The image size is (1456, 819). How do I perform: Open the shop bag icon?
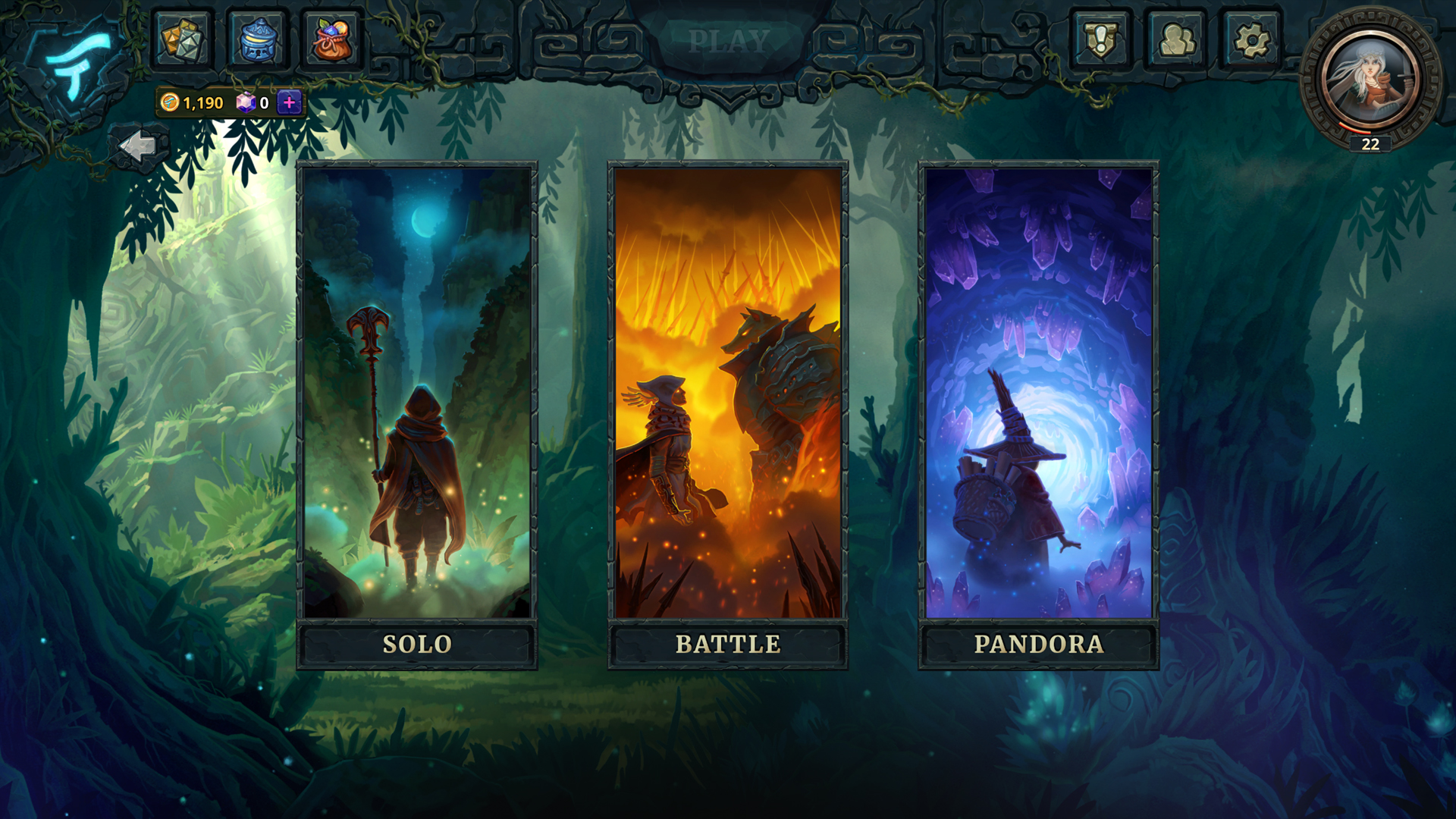coord(332,40)
